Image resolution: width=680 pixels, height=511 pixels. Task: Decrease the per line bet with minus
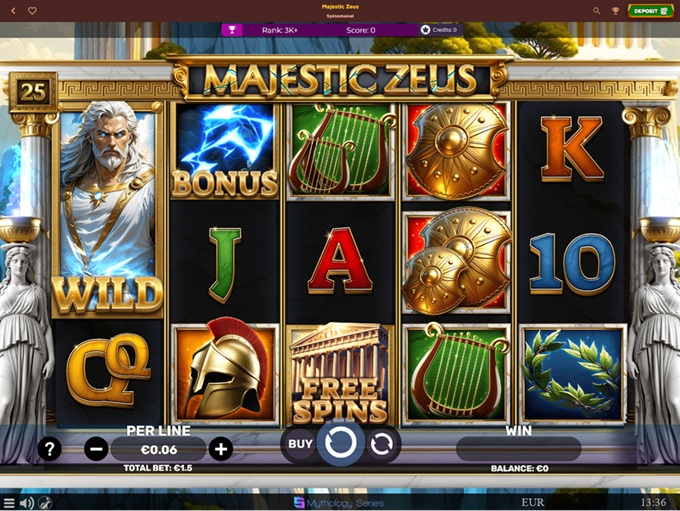coord(96,449)
